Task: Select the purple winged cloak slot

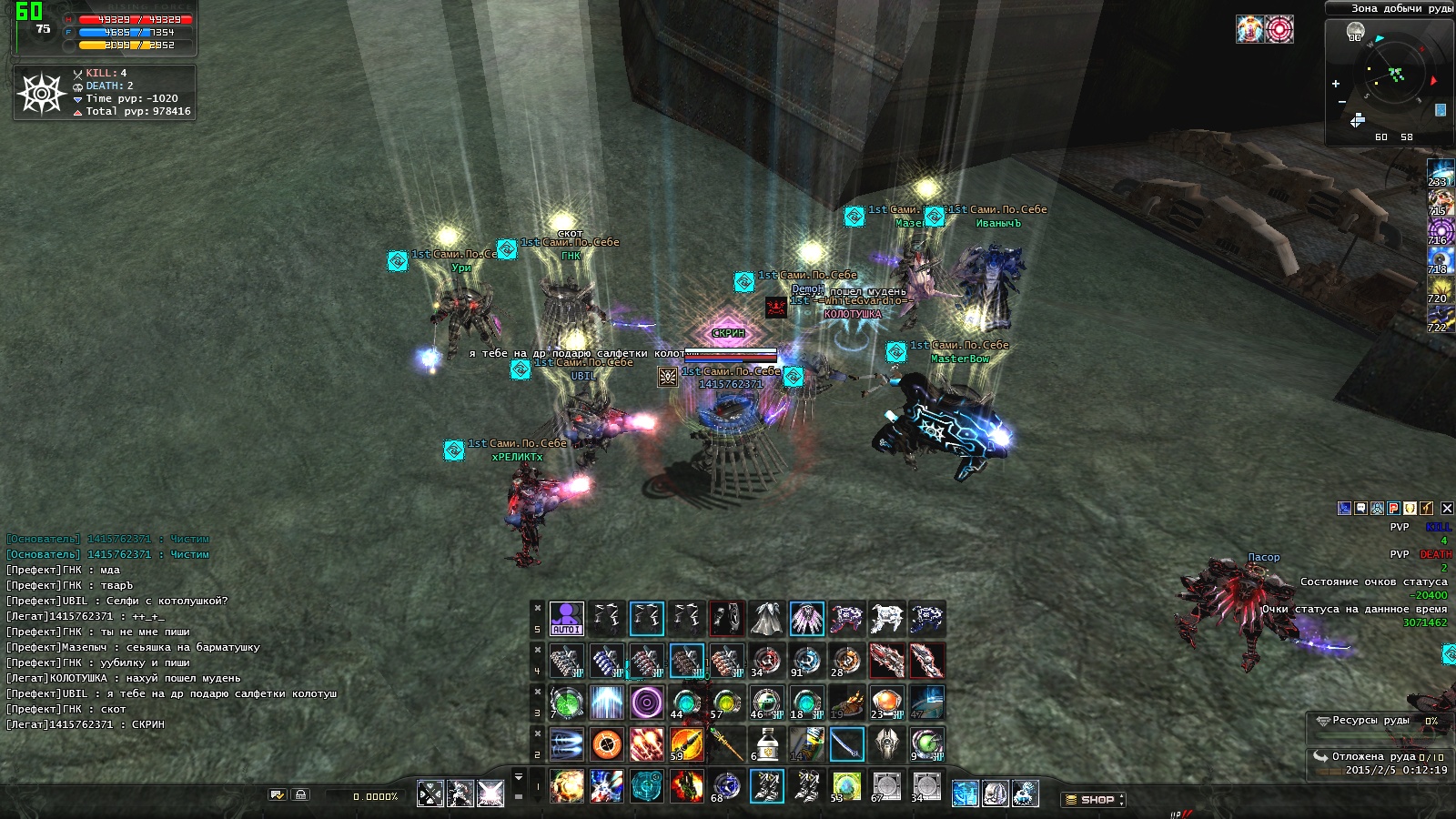Action: (806, 619)
